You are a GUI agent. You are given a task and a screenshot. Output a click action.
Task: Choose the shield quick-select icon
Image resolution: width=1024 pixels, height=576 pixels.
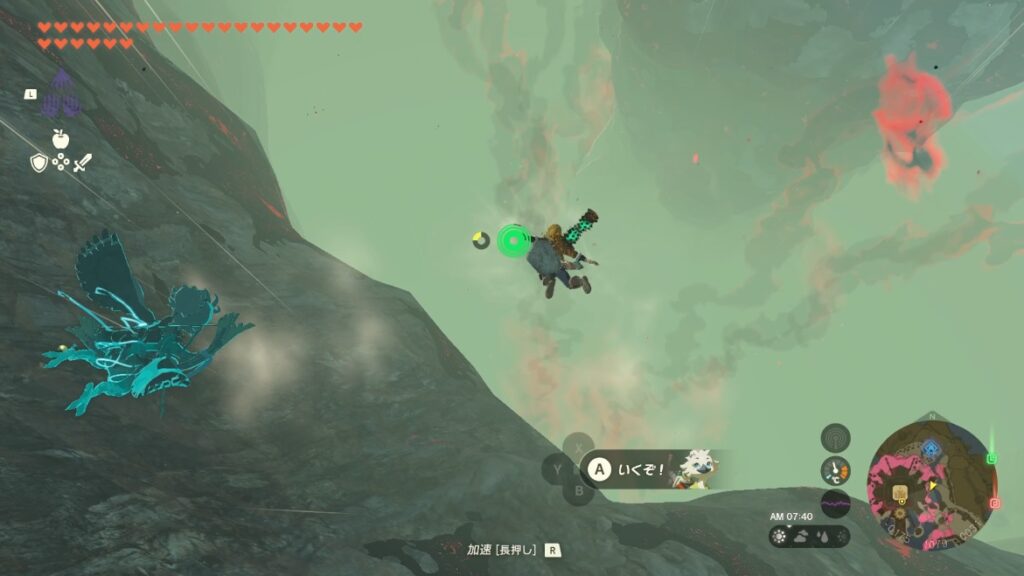tap(39, 162)
